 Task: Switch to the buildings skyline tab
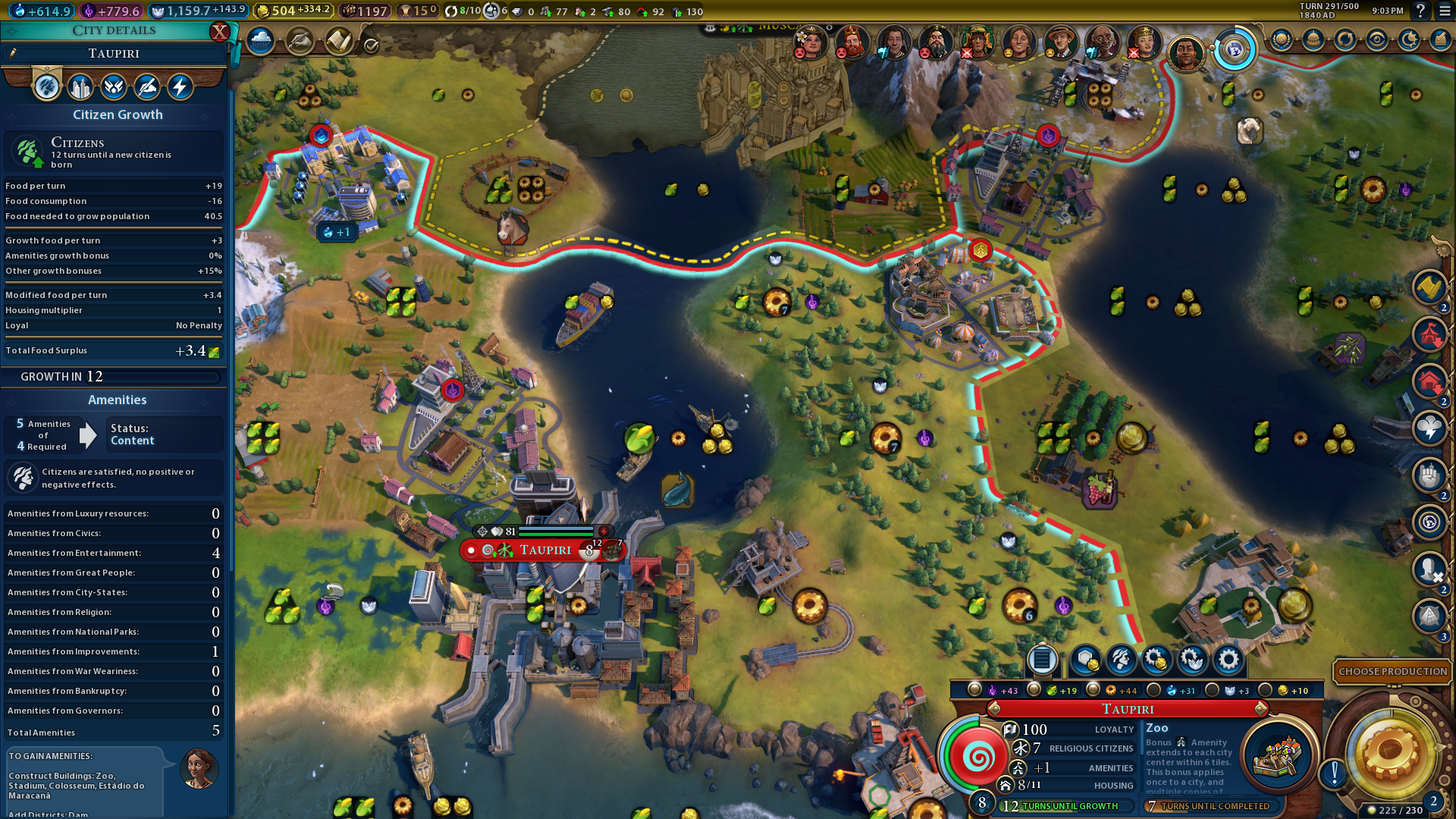click(80, 87)
